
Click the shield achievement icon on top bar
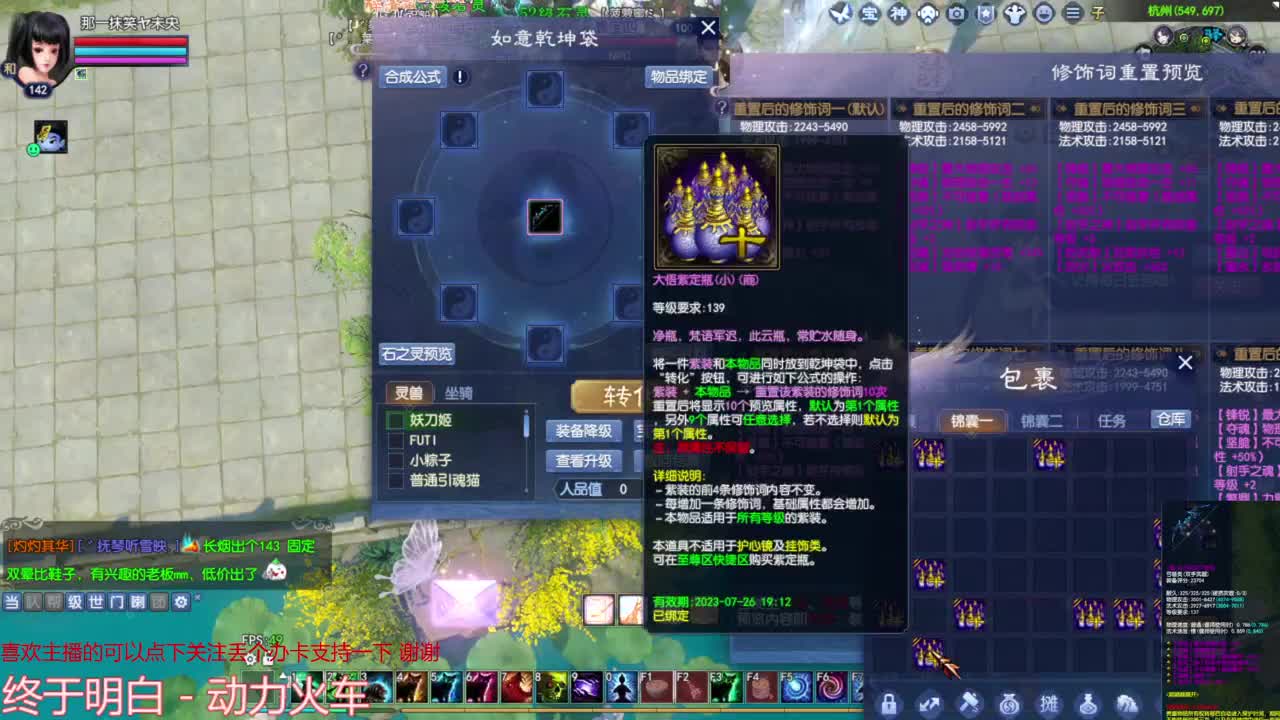coord(985,13)
